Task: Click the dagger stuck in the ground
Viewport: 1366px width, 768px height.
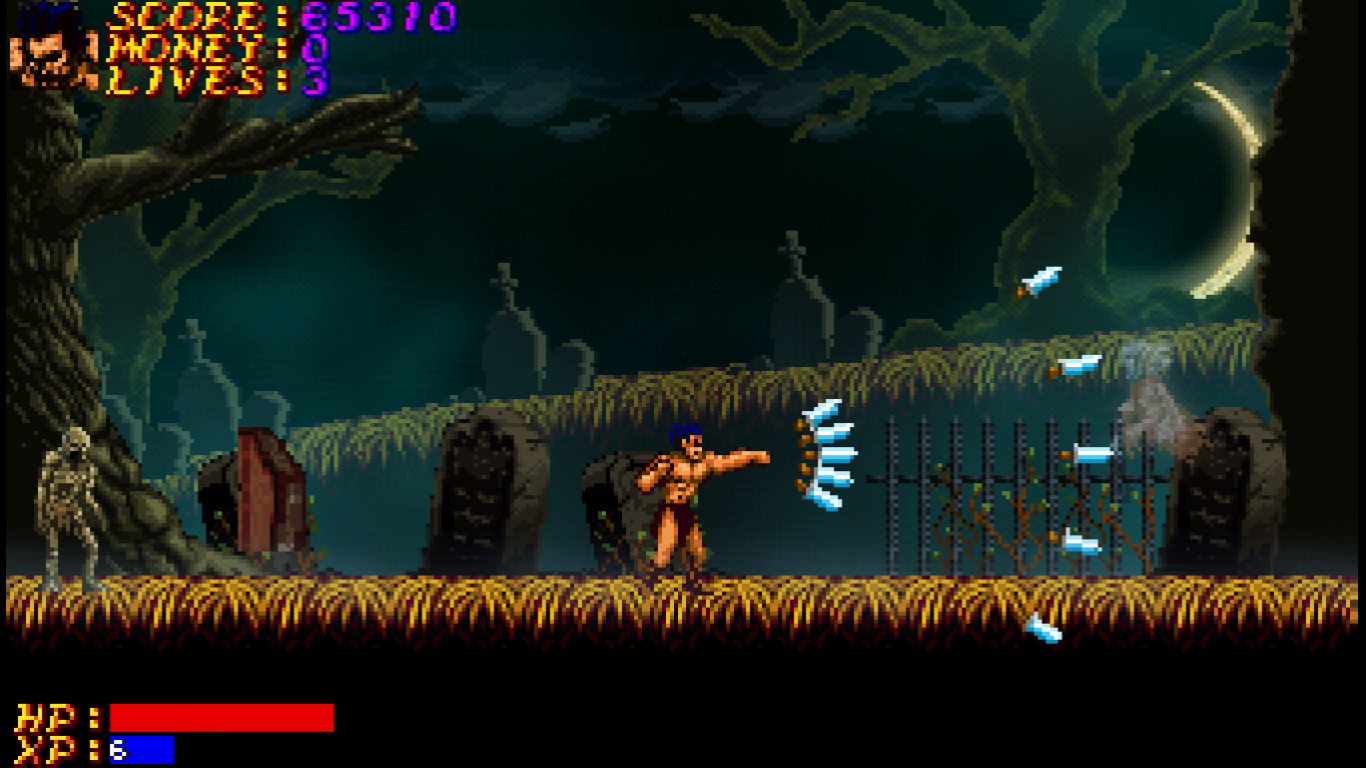Action: [x=1042, y=630]
